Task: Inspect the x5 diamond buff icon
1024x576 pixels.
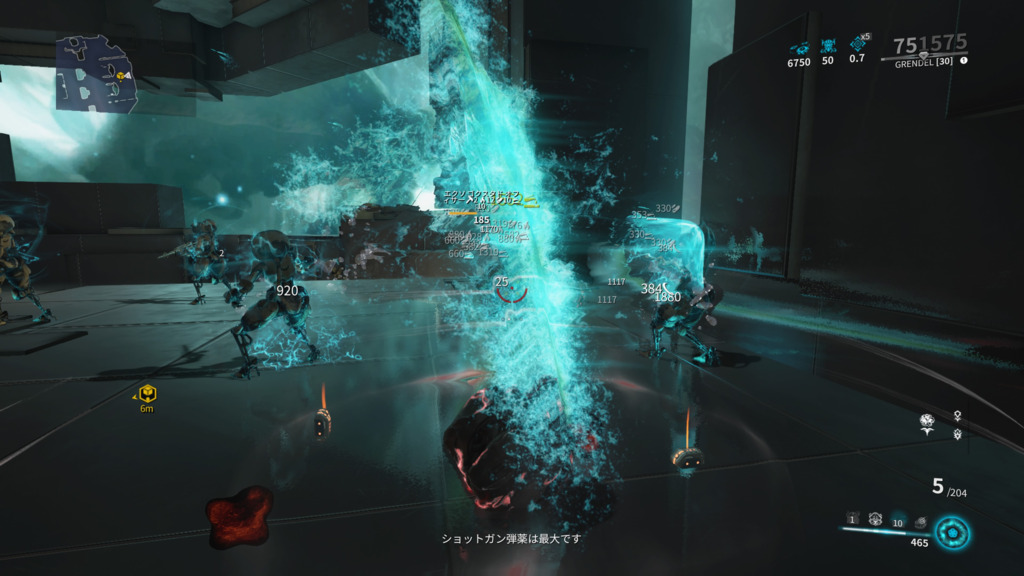Action: (858, 44)
